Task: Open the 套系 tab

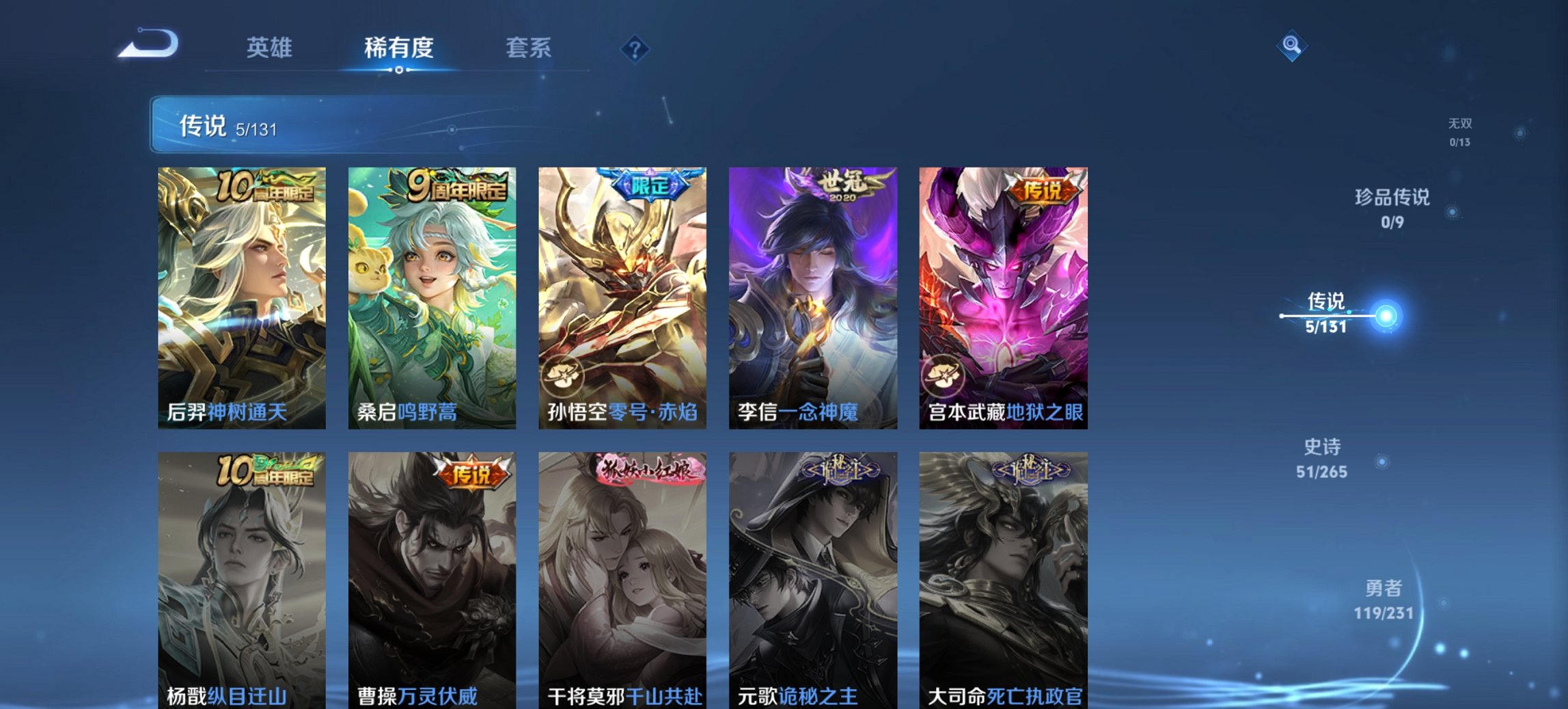Action: (x=528, y=48)
